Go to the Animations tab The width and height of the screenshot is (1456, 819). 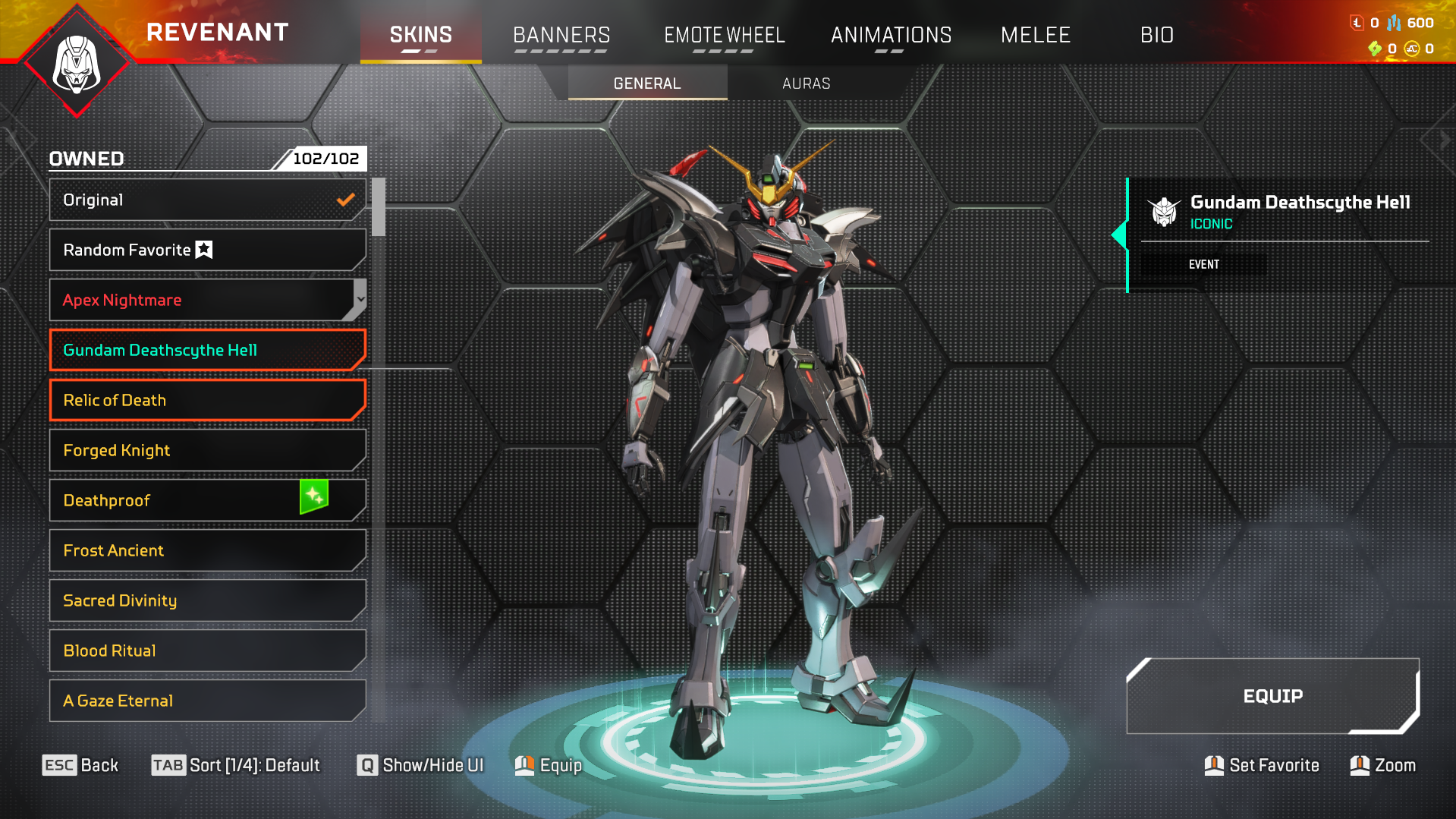891,35
